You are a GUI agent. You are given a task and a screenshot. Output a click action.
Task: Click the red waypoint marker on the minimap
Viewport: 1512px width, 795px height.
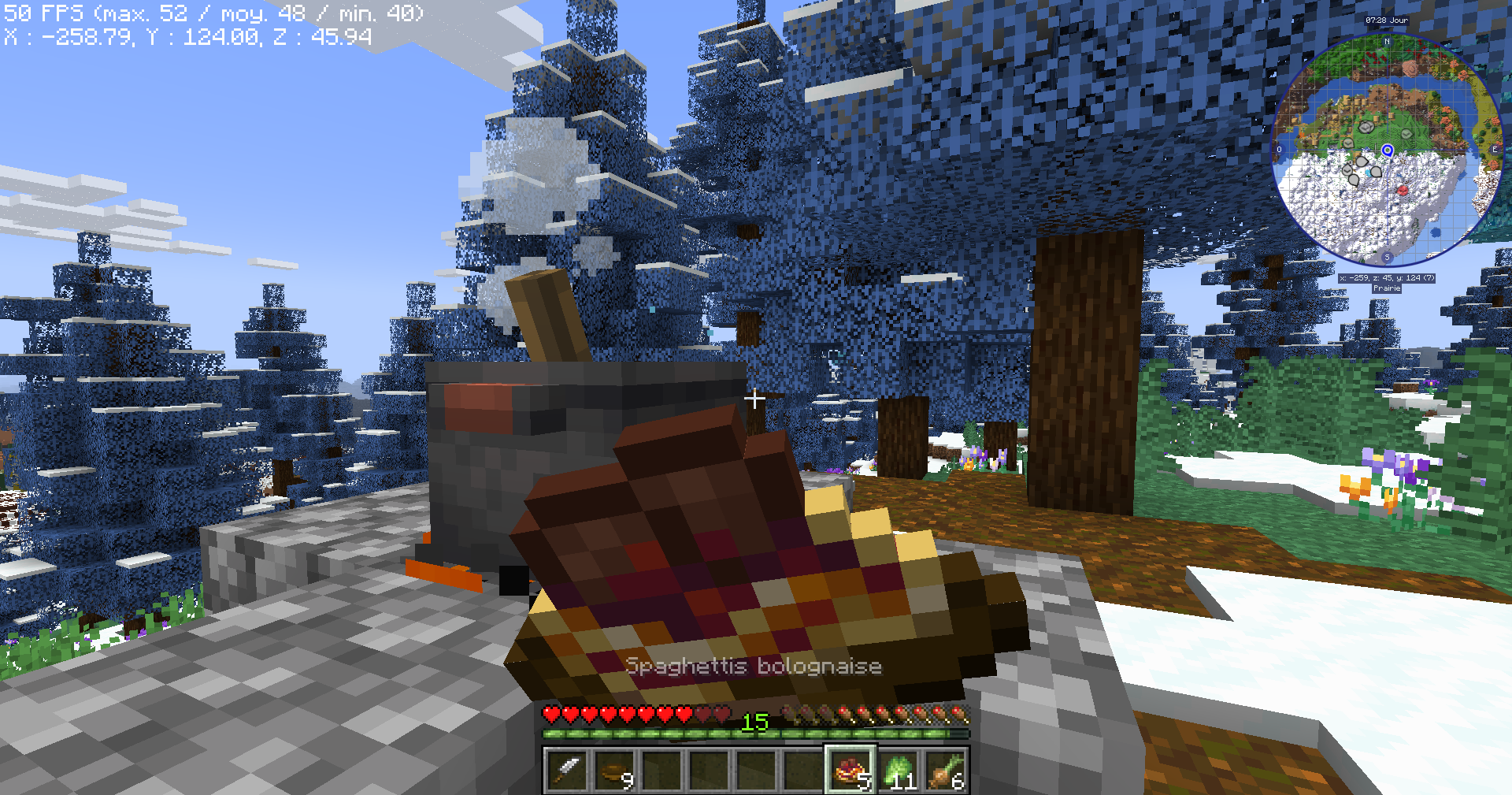(x=1404, y=191)
